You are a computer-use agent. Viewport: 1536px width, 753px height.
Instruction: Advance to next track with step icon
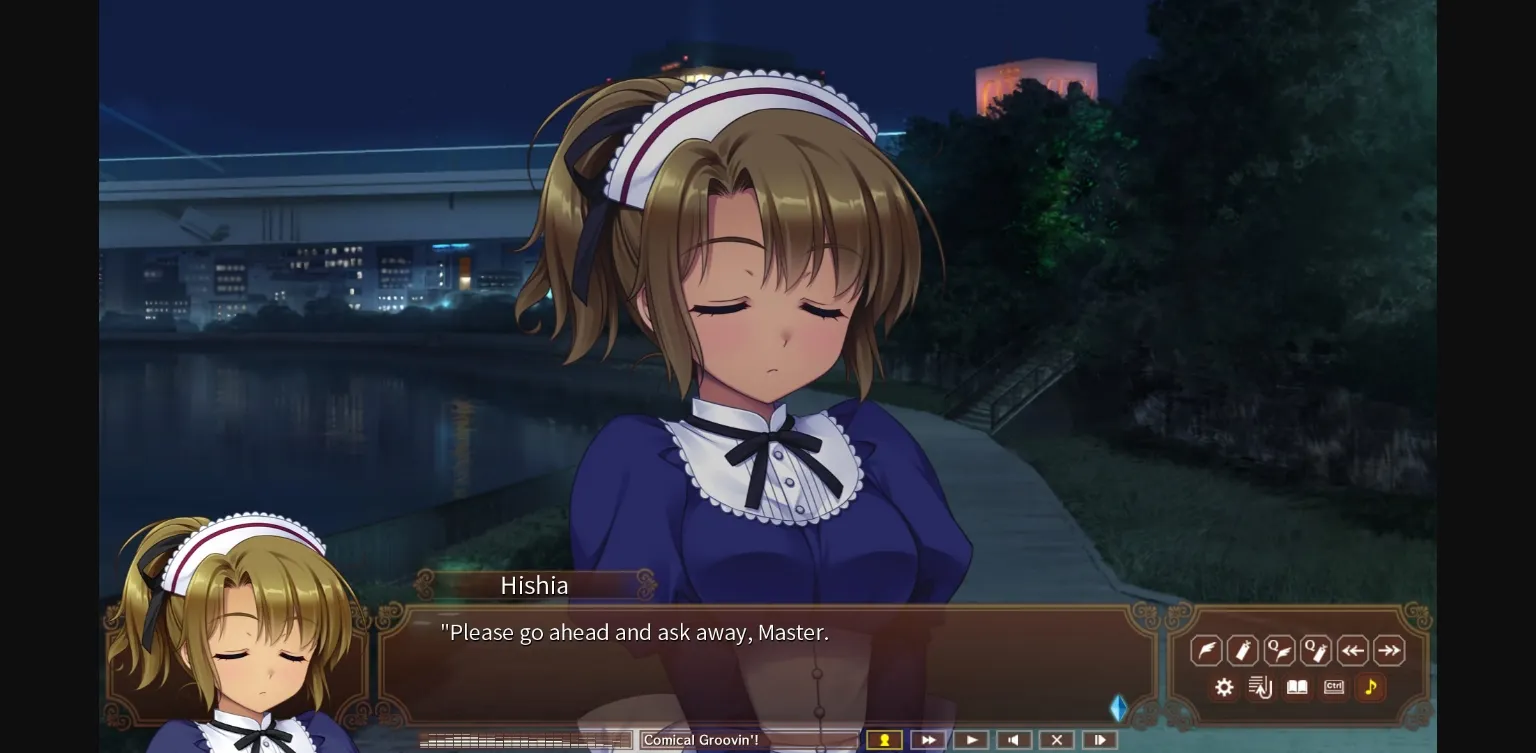point(1100,740)
